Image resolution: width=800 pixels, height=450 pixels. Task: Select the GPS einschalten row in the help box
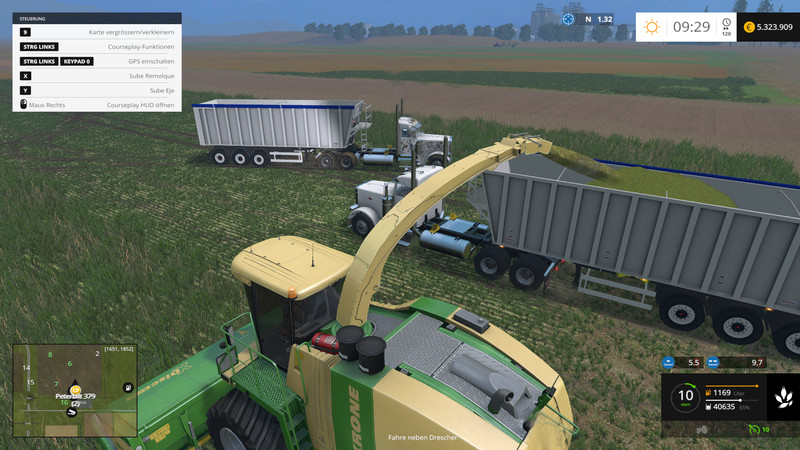pos(97,61)
